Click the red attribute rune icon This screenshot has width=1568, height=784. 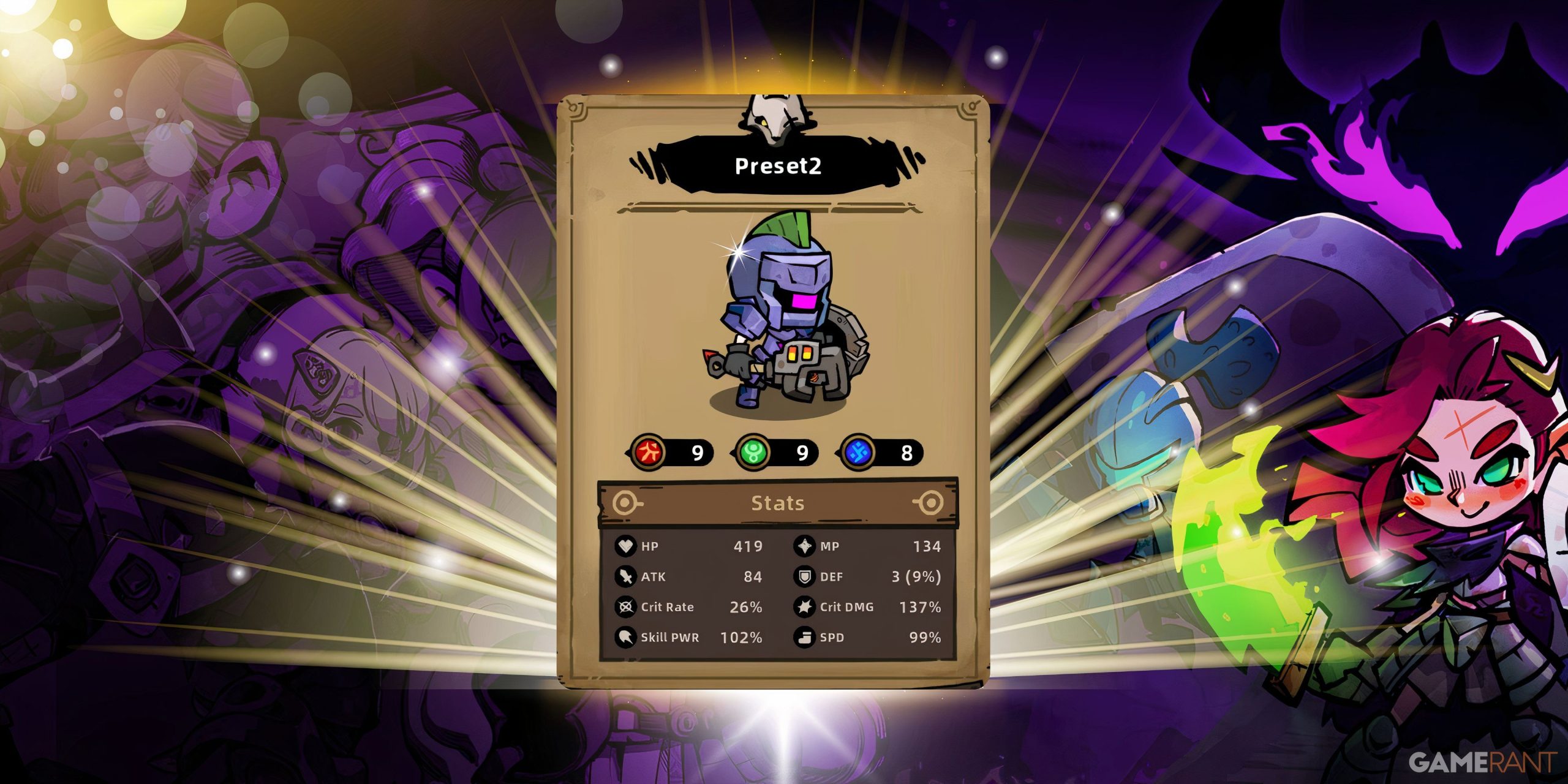click(x=649, y=452)
